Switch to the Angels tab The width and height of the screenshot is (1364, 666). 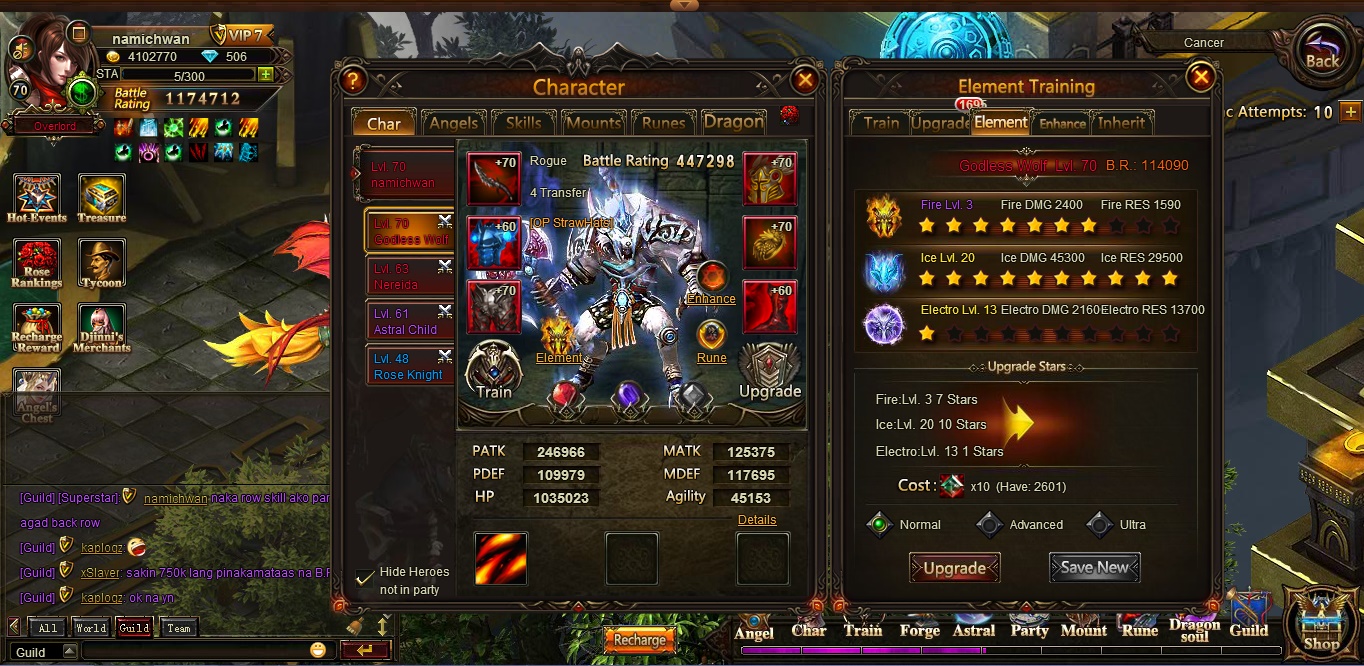click(453, 123)
